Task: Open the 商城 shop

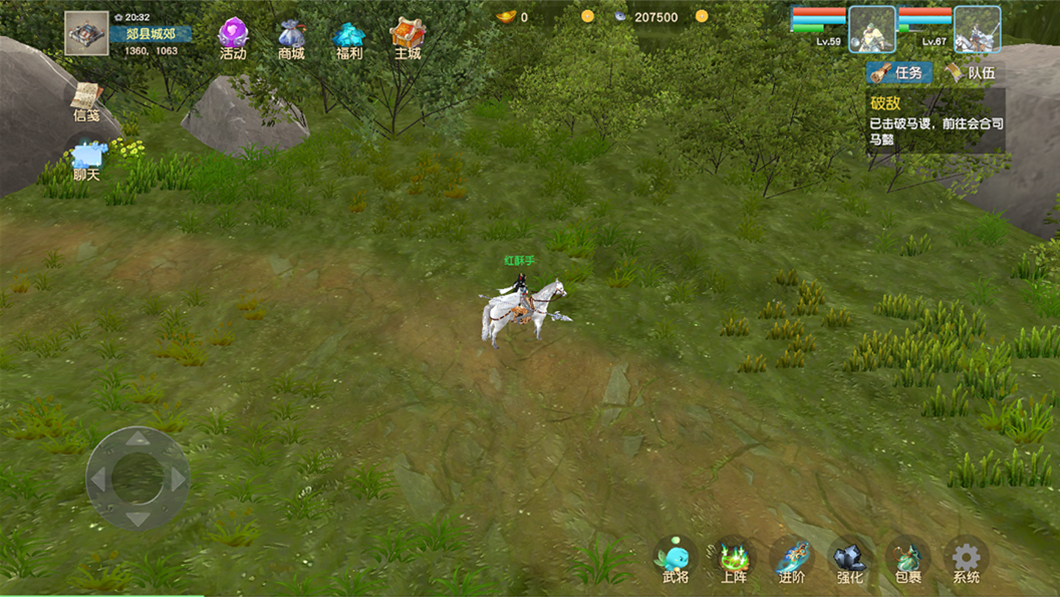Action: (291, 38)
